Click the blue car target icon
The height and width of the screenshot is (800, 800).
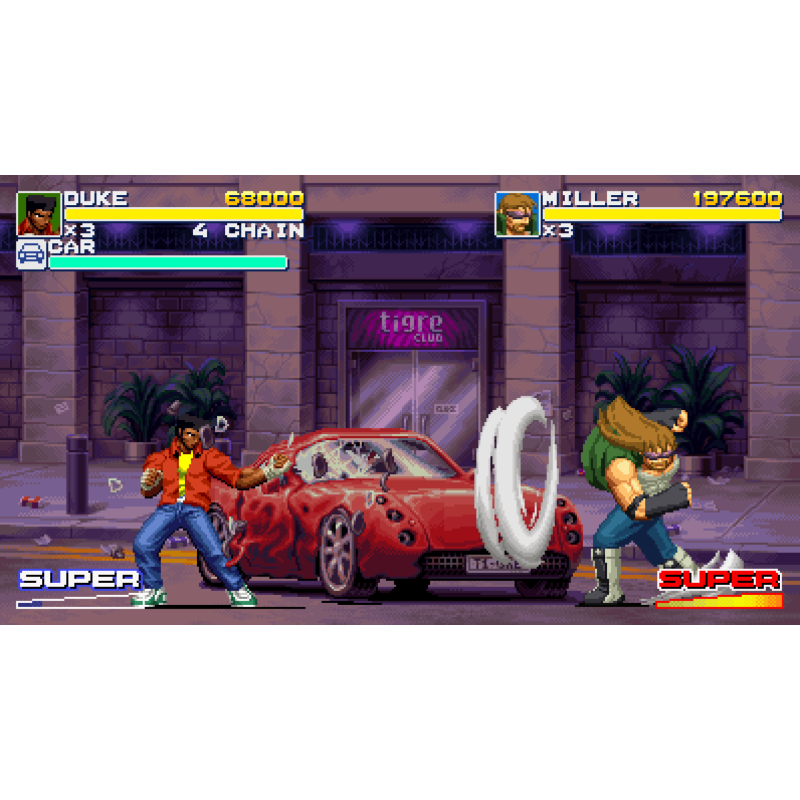point(31,254)
